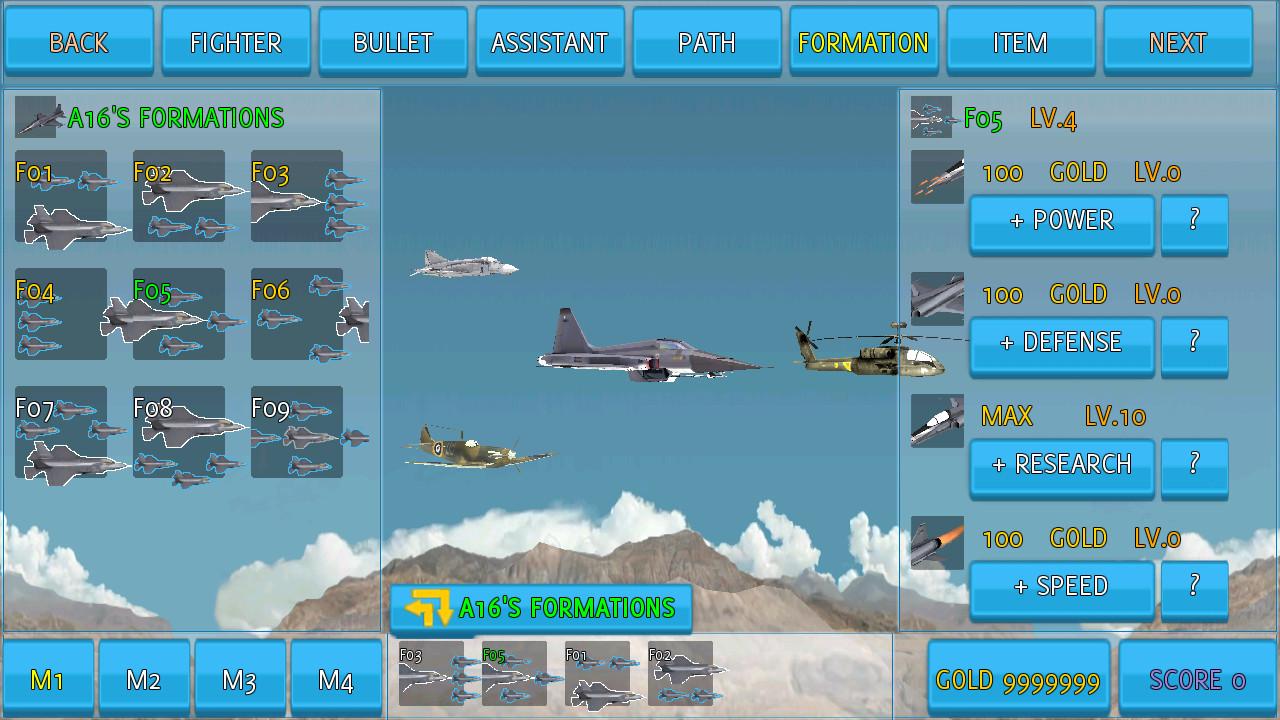
Task: Open the A16's Formations selector
Action: click(541, 607)
